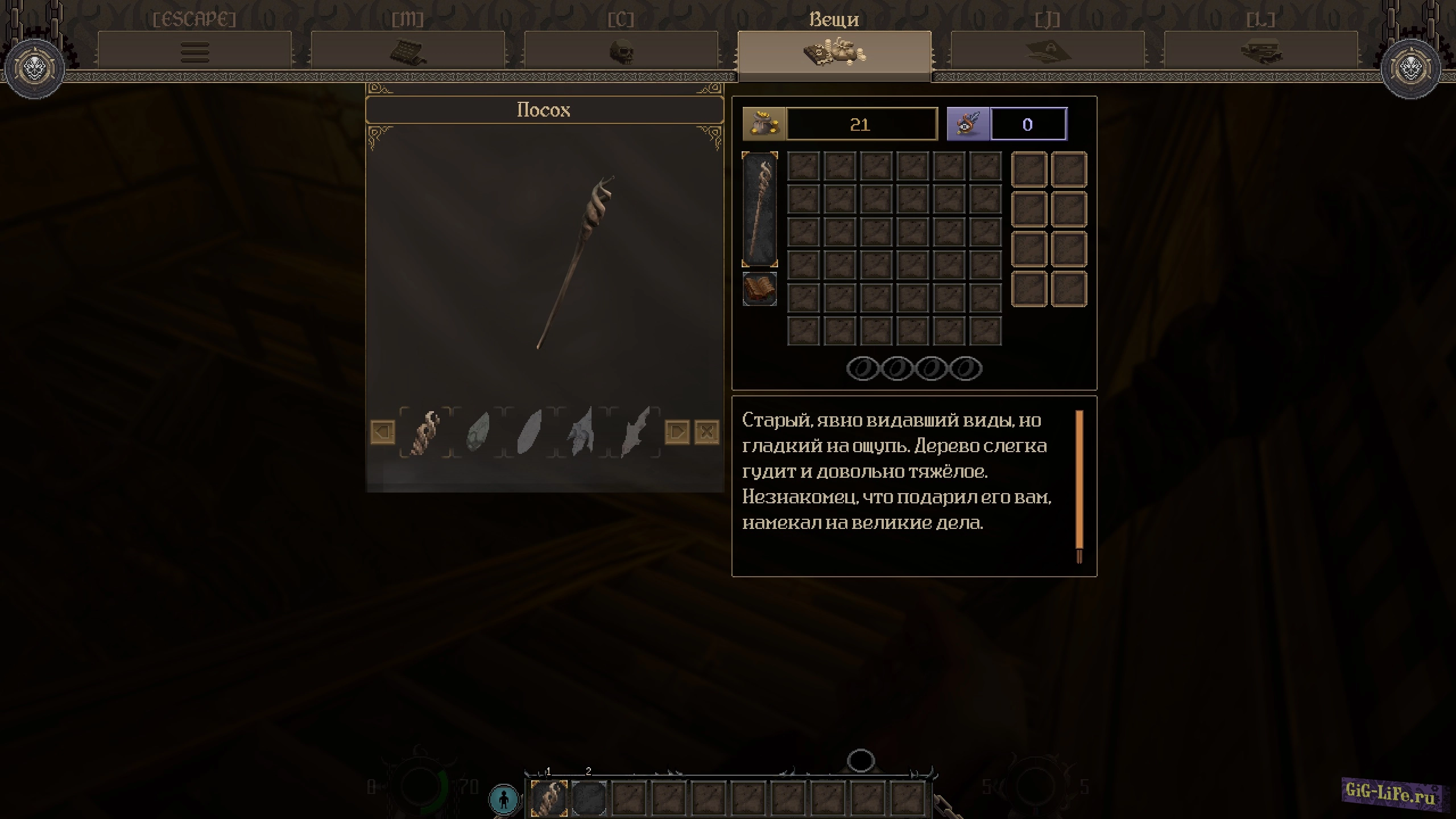
Task: Open the skull character tab
Action: (621, 52)
